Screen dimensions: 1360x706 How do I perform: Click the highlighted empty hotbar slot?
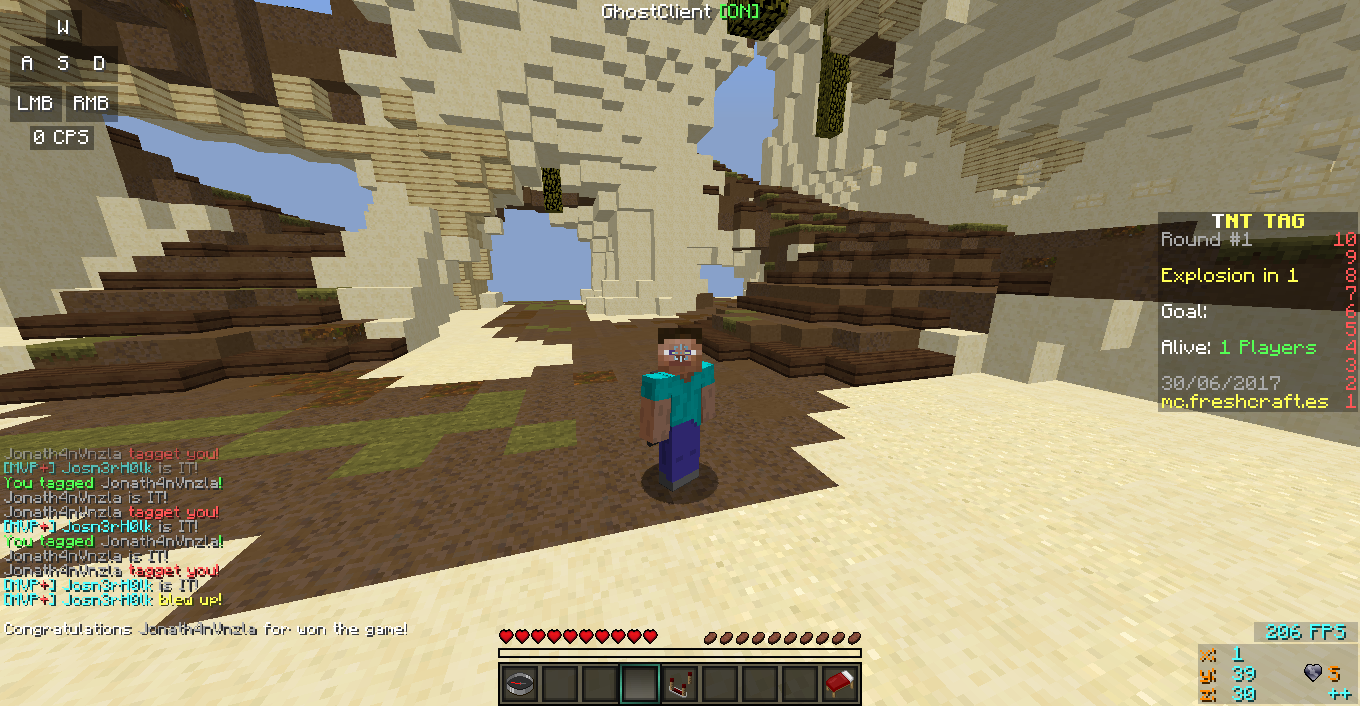(640, 684)
